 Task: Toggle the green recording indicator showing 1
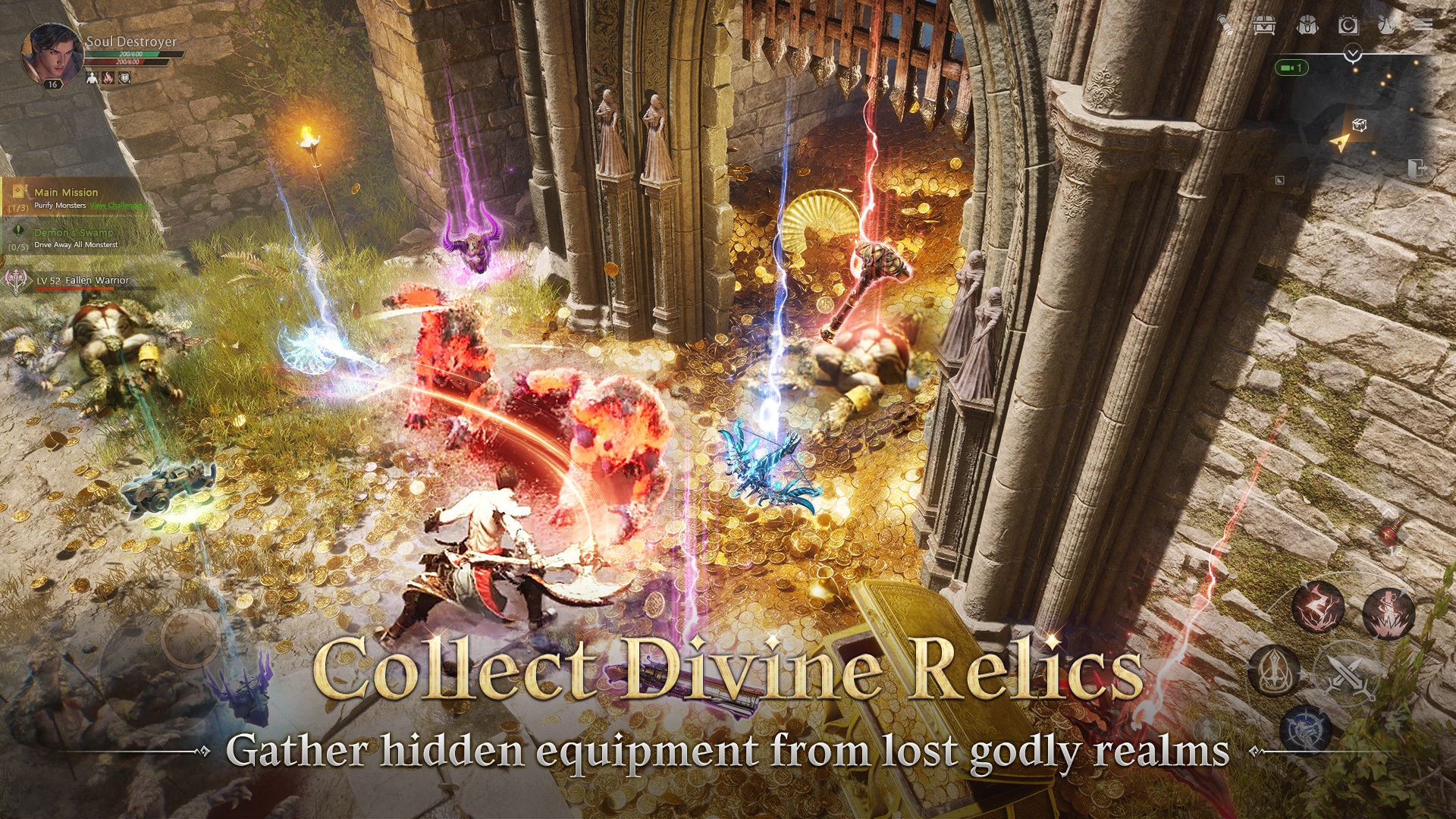coord(1291,67)
